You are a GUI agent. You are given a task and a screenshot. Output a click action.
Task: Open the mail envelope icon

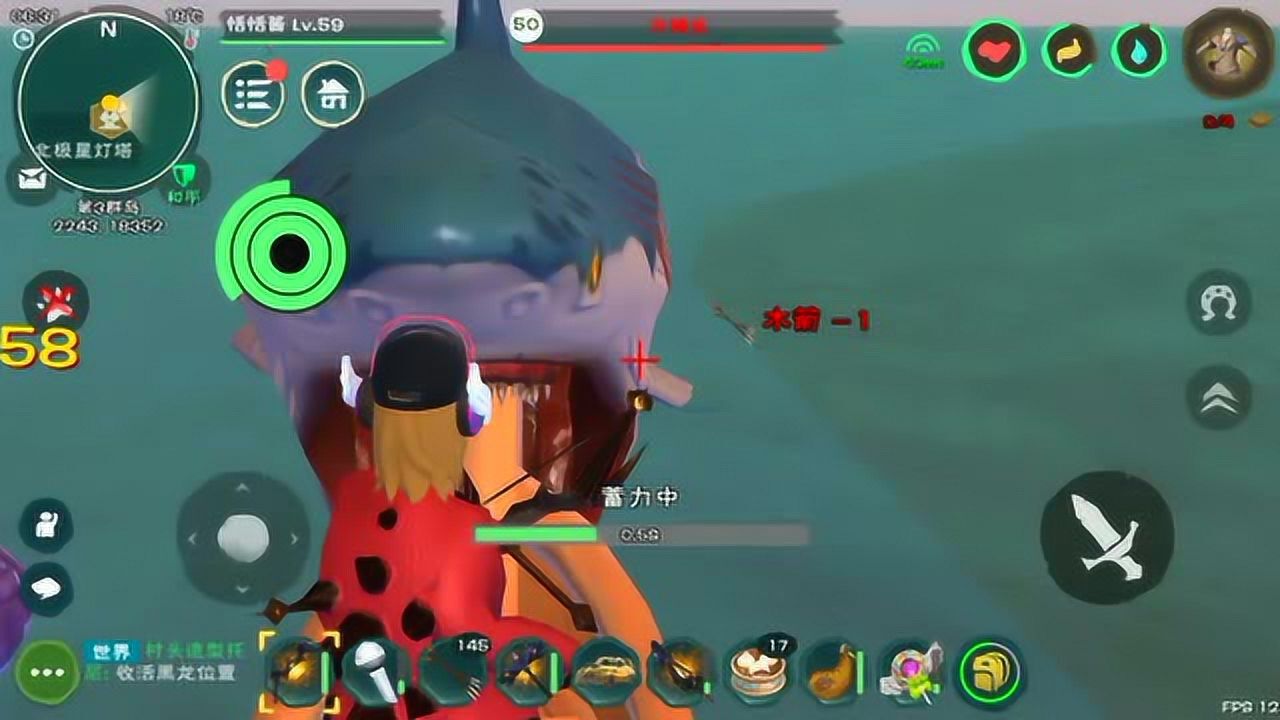[31, 180]
